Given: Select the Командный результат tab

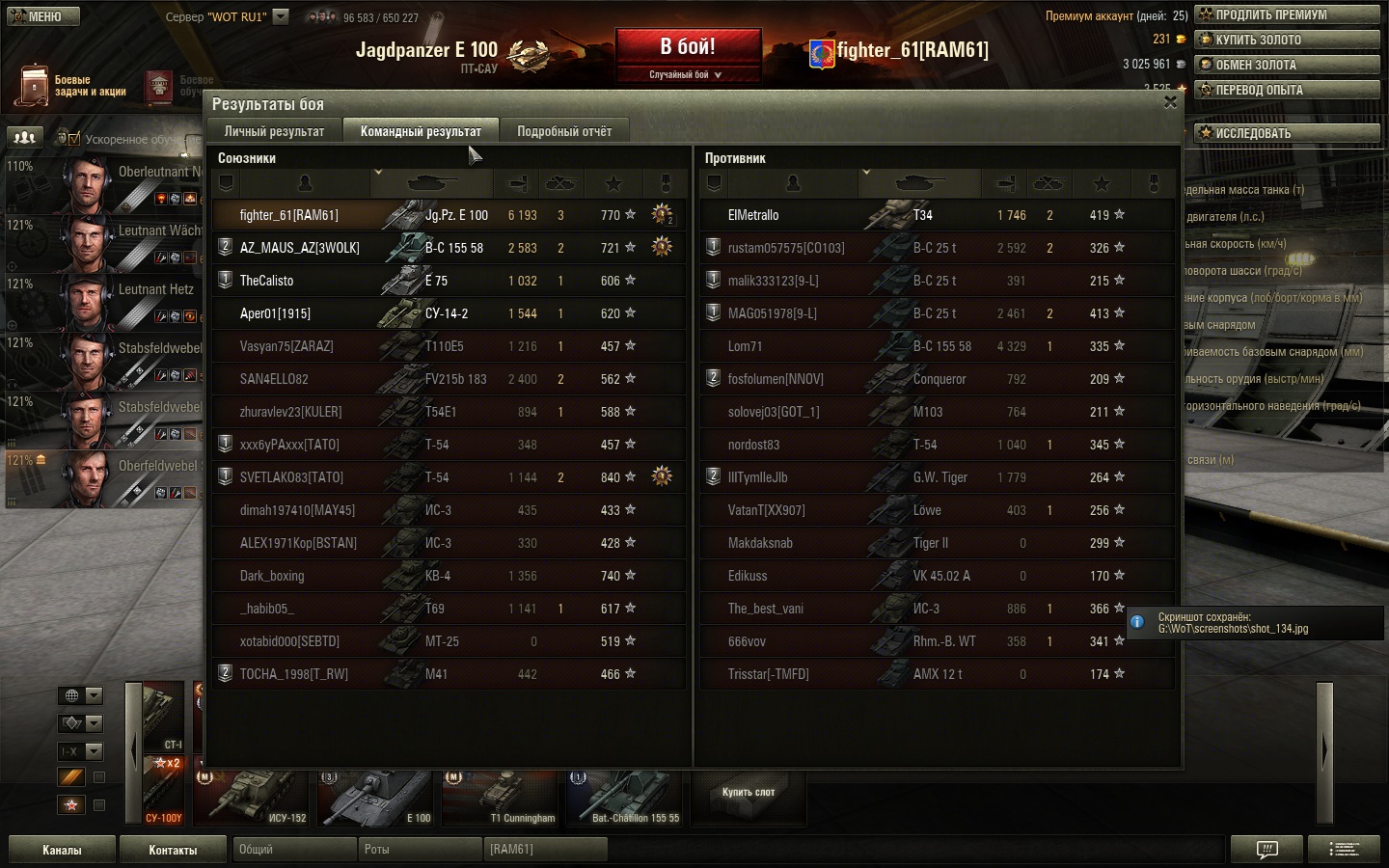Looking at the screenshot, I should (421, 131).
